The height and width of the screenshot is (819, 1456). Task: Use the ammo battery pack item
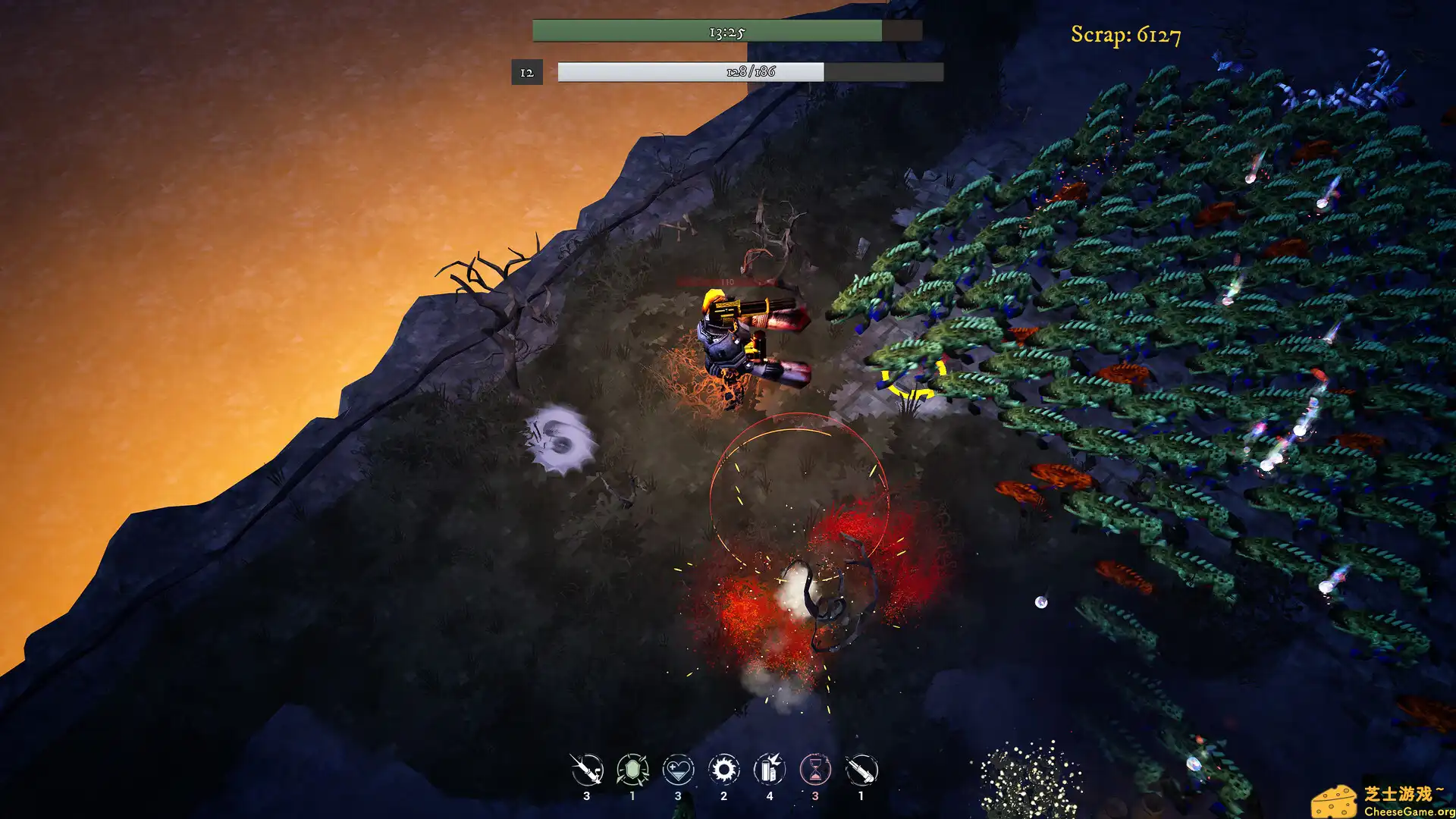click(x=770, y=769)
